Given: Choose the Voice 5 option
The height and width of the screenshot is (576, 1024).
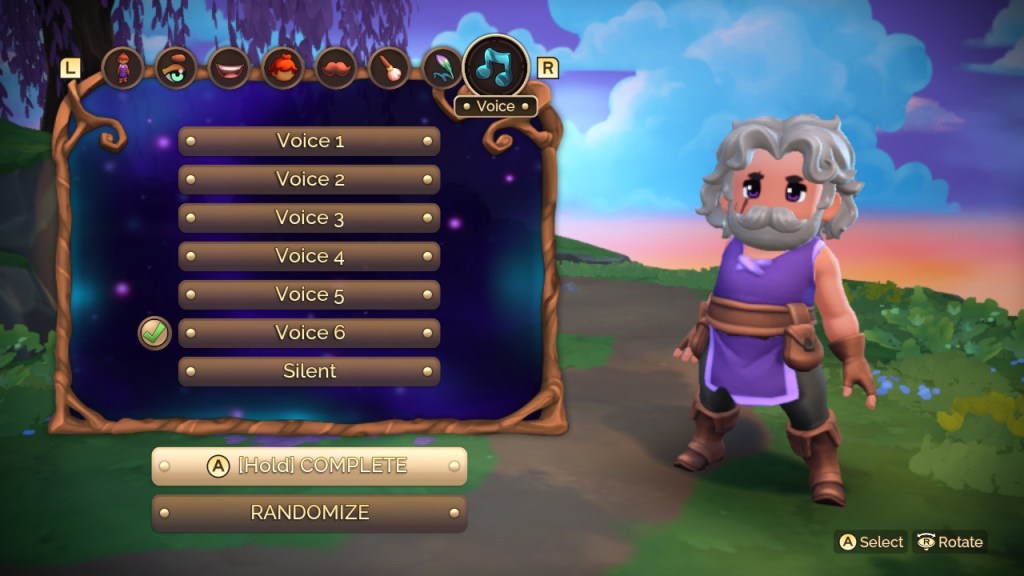Looking at the screenshot, I should (309, 295).
